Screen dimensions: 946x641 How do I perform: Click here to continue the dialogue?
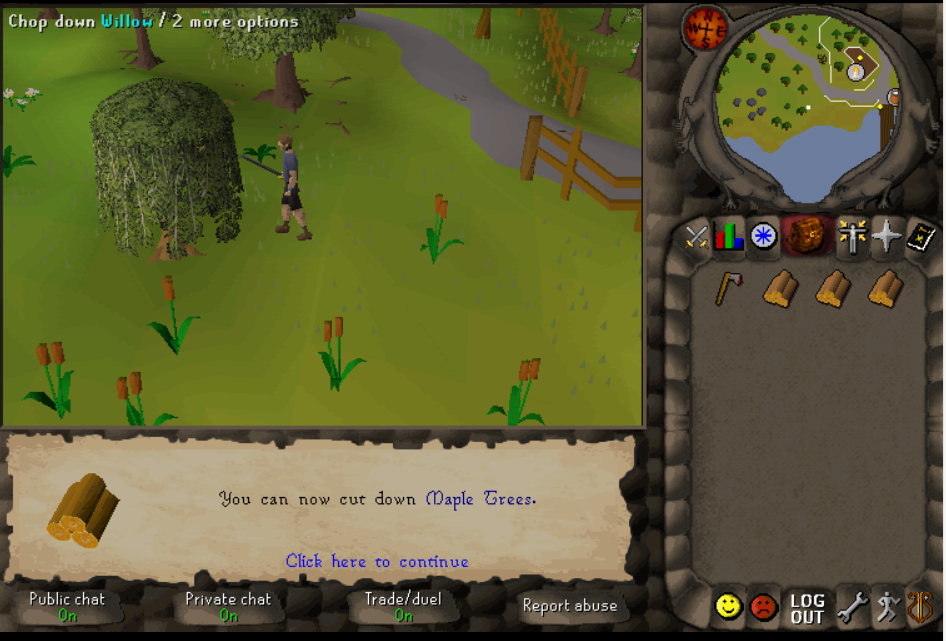click(x=377, y=562)
